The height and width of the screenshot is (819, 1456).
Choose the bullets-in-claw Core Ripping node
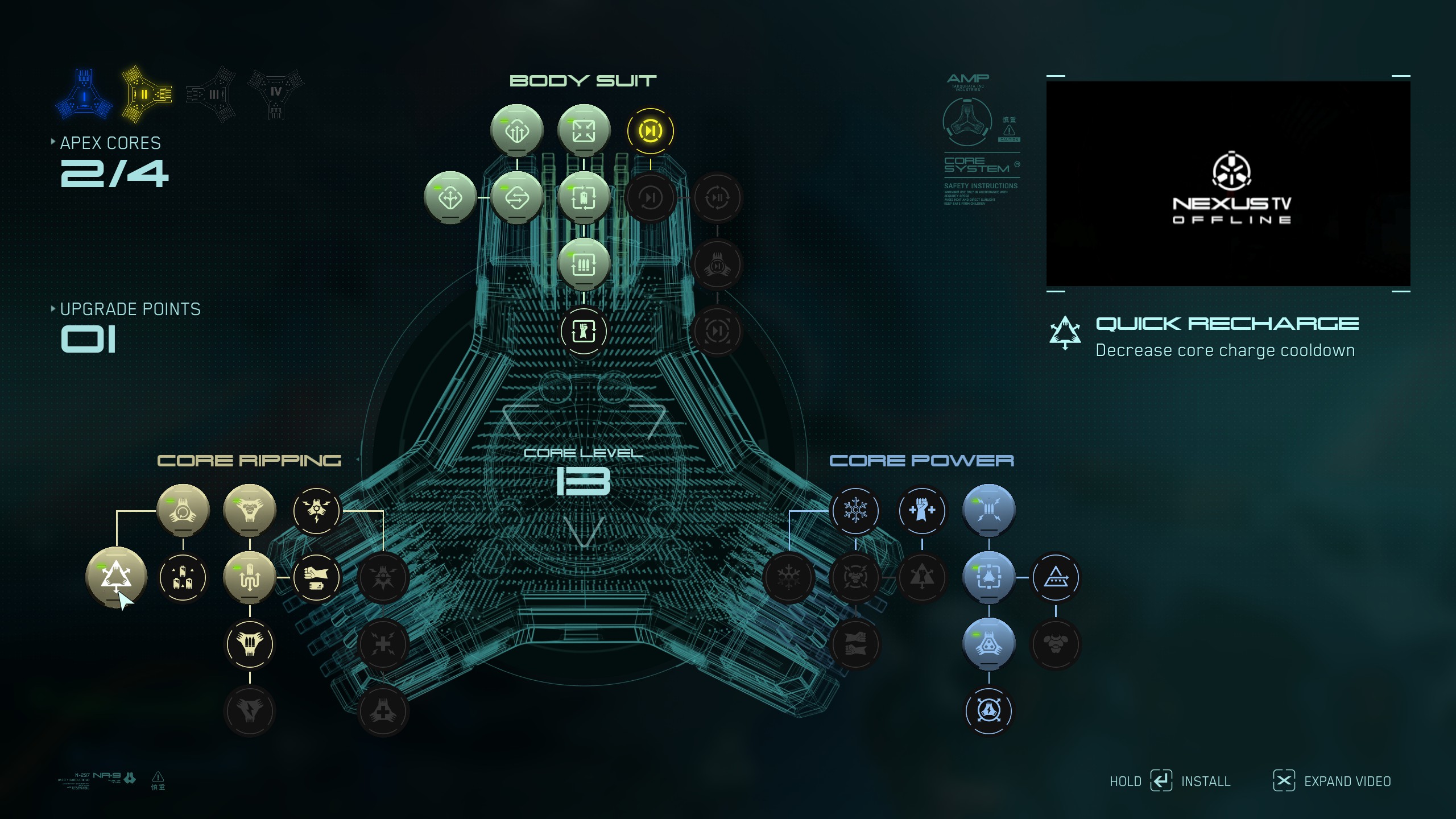coord(250,644)
